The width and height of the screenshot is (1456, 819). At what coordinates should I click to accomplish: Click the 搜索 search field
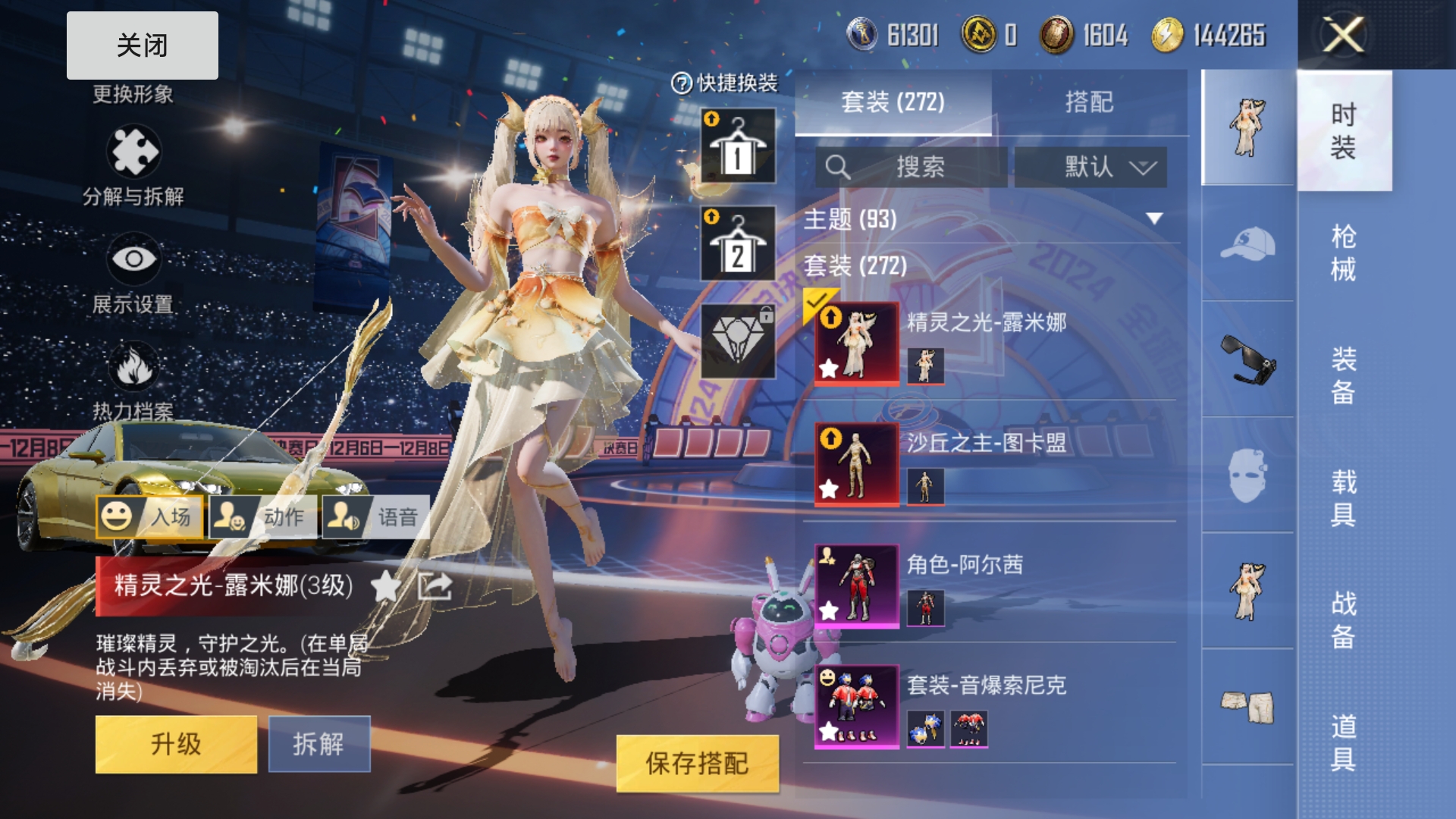[912, 167]
